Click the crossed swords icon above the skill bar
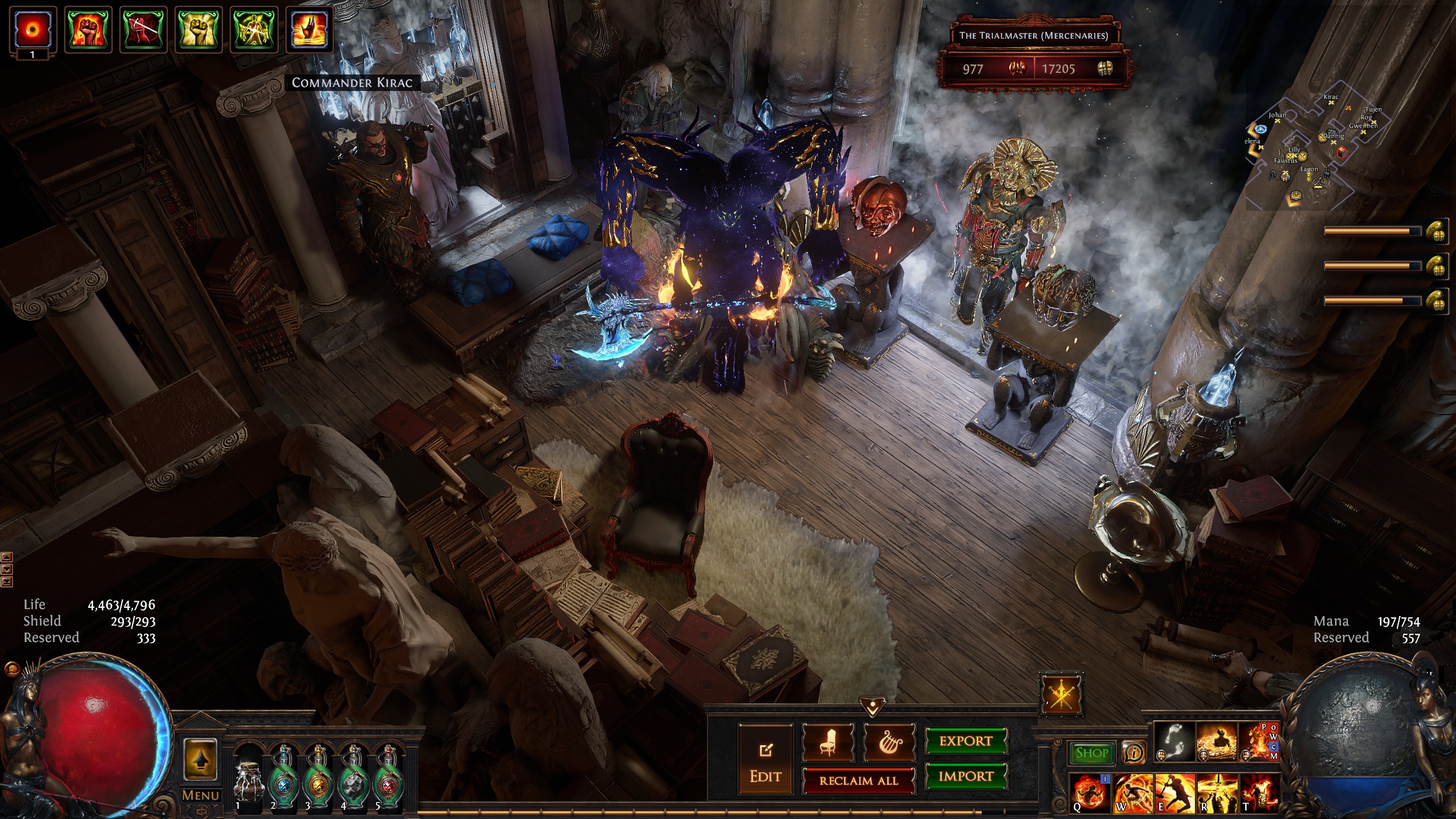The height and width of the screenshot is (819, 1456). 1061,694
